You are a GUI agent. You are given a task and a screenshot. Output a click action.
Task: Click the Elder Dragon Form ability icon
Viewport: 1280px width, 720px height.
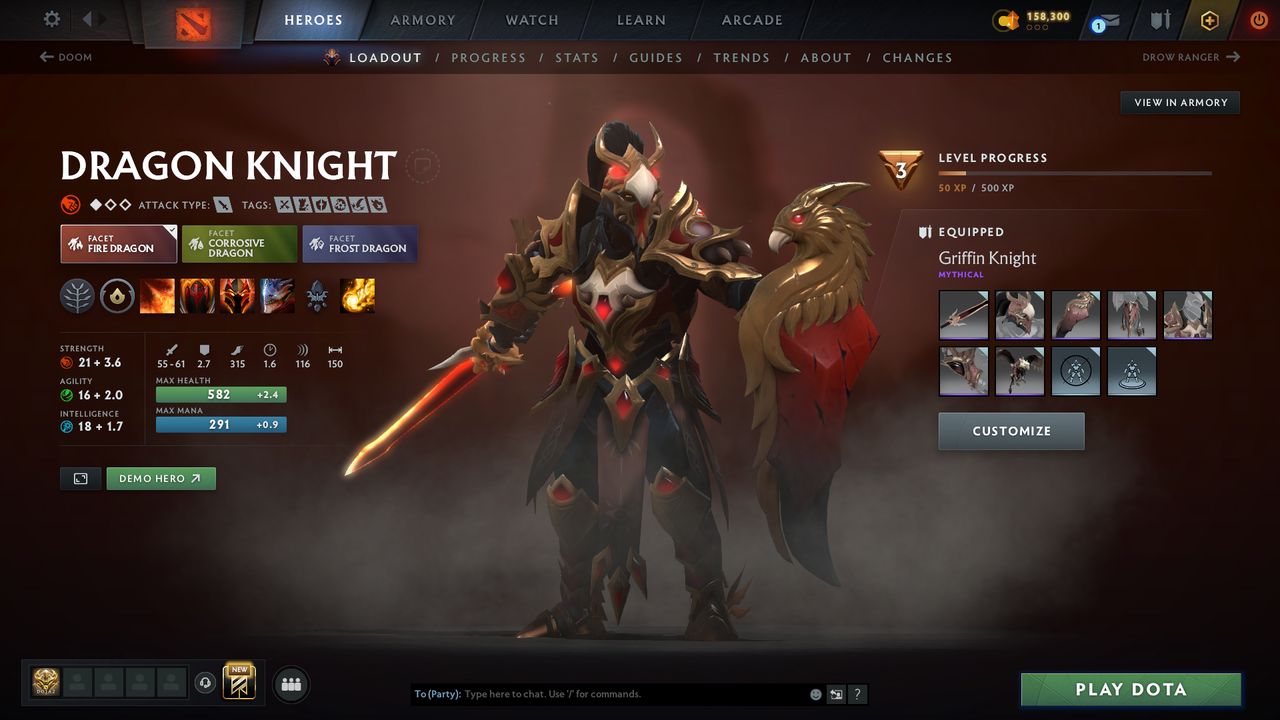277,296
